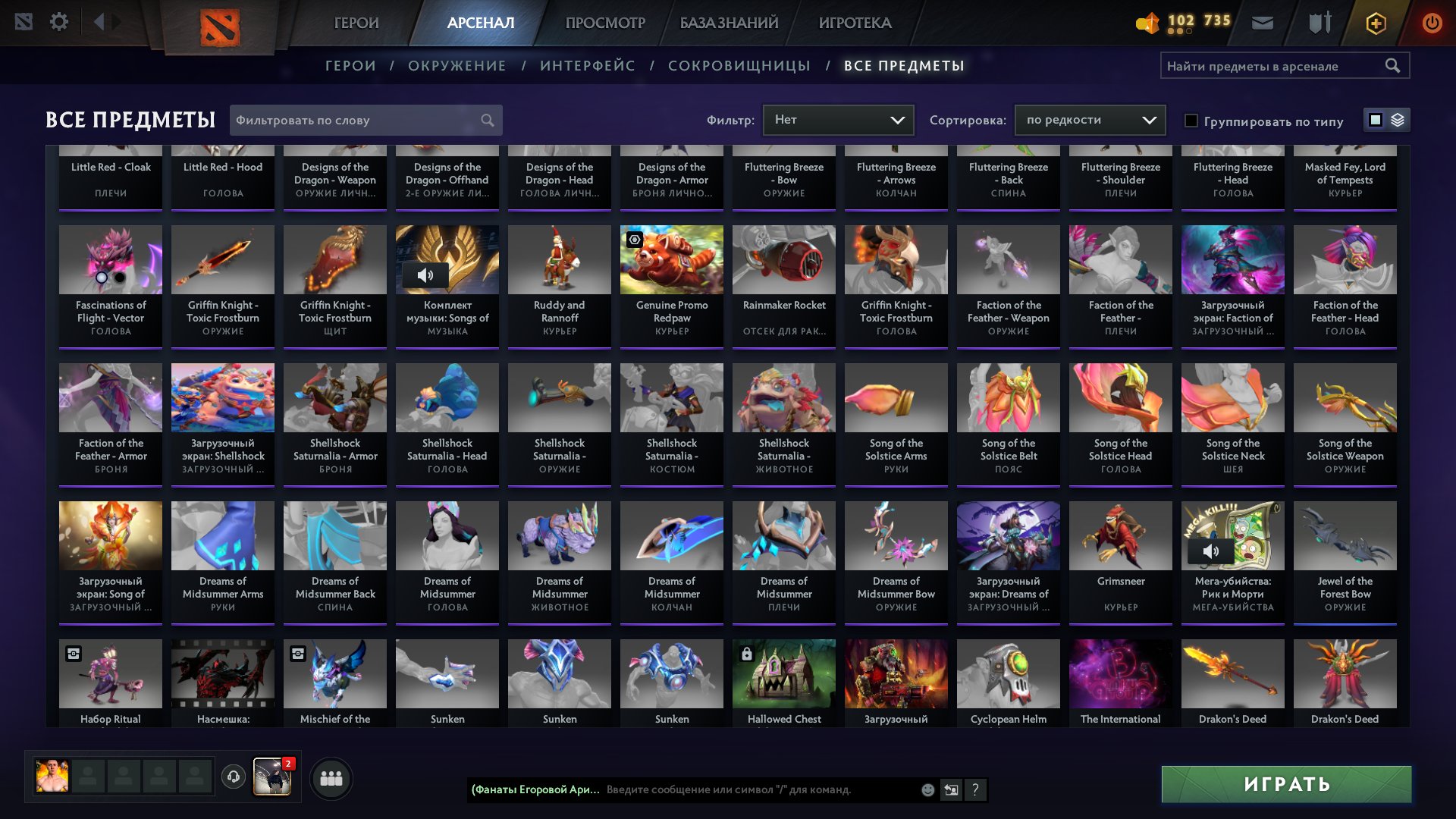The image size is (1456, 819).
Task: Open Dota 2 settings with the gear icon
Action: [x=59, y=22]
